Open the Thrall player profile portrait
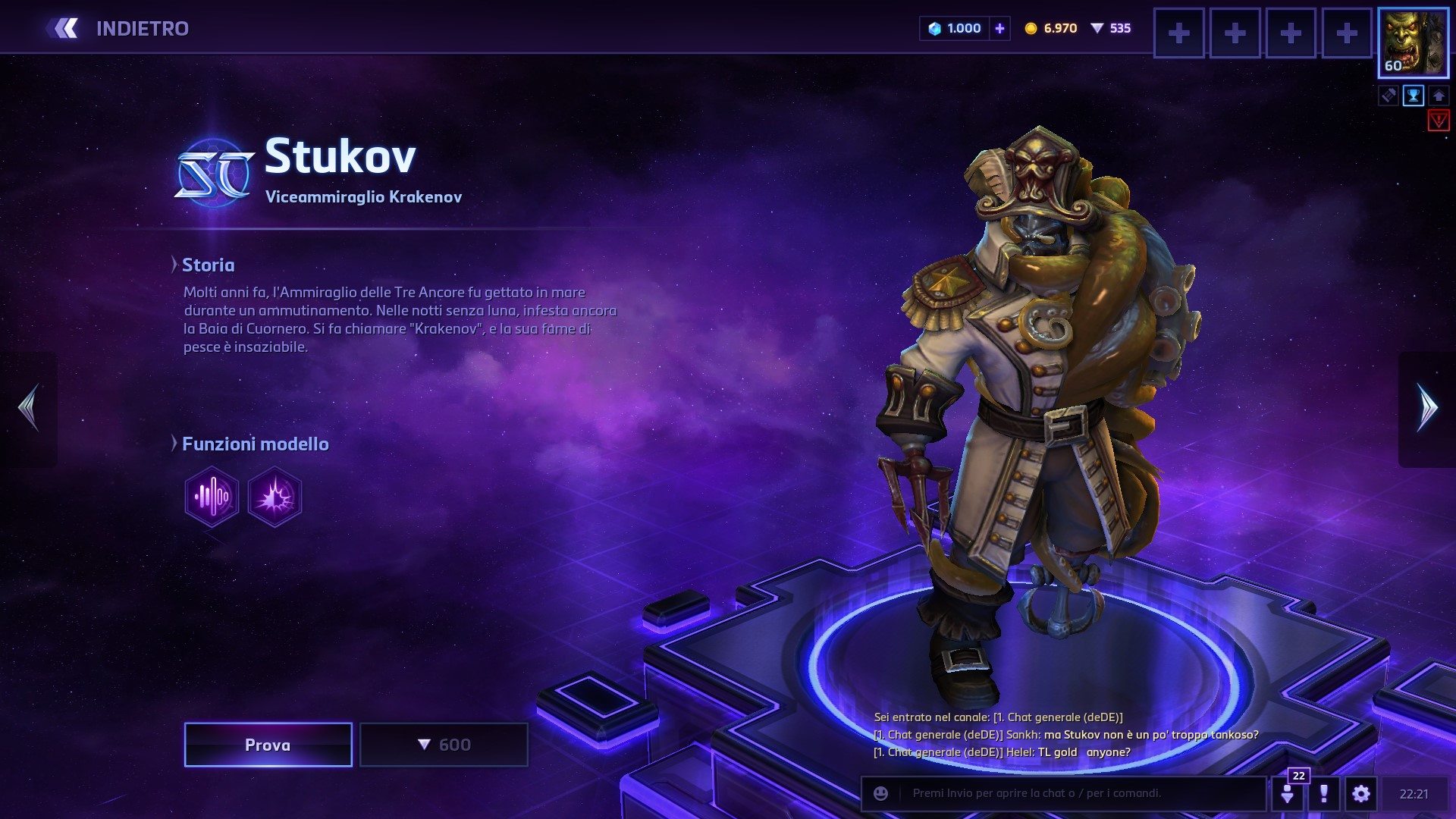Screen dimensions: 1456x819 [1413, 43]
